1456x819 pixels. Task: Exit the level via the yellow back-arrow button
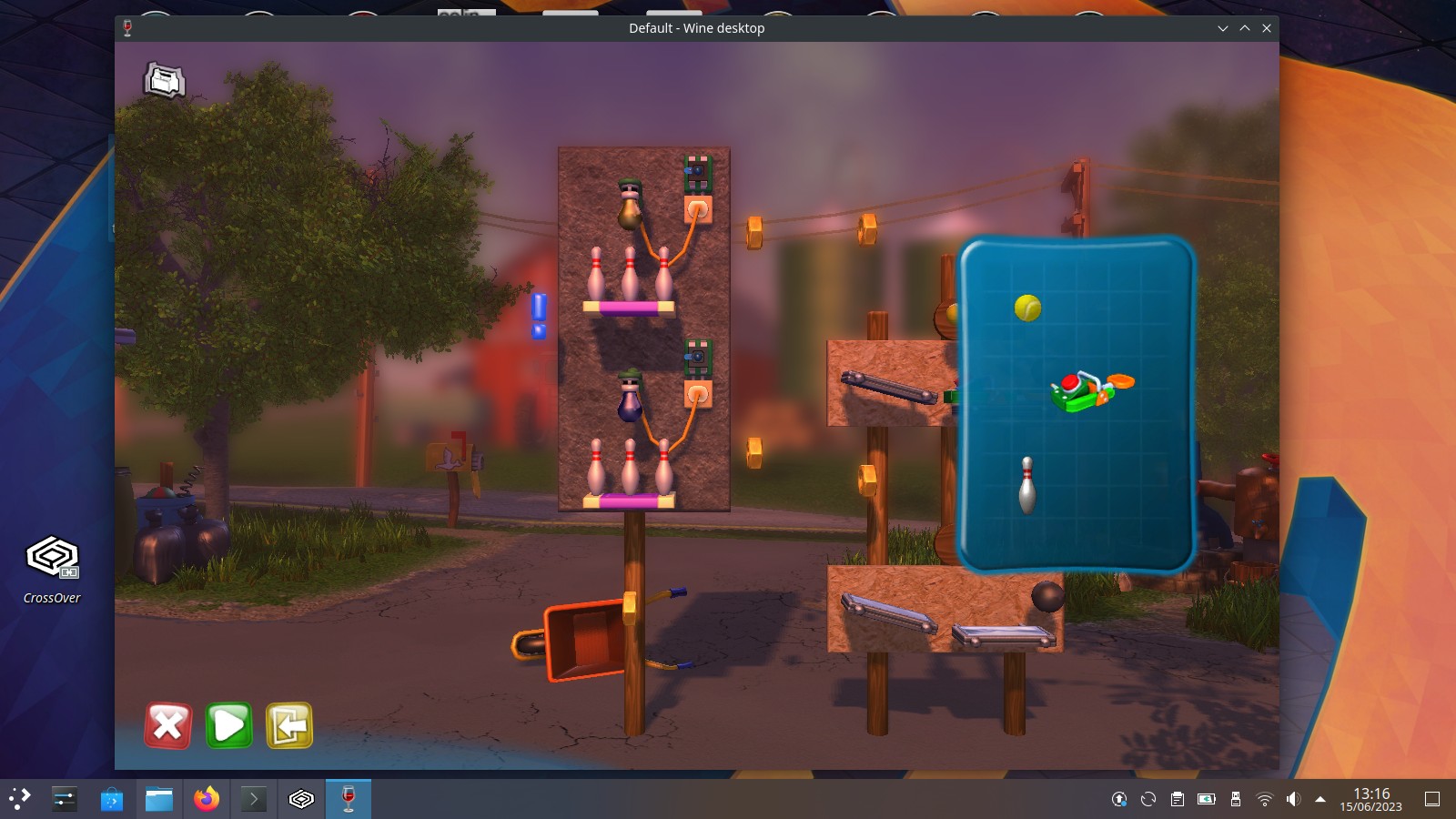pos(288,725)
